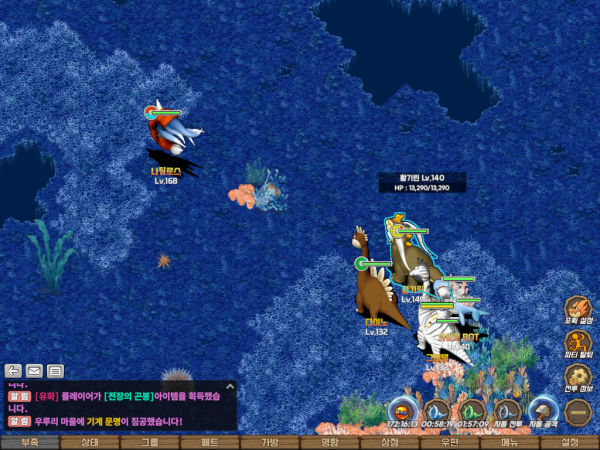Click the orange face buff timer icon
The image size is (600, 450).
click(x=402, y=410)
